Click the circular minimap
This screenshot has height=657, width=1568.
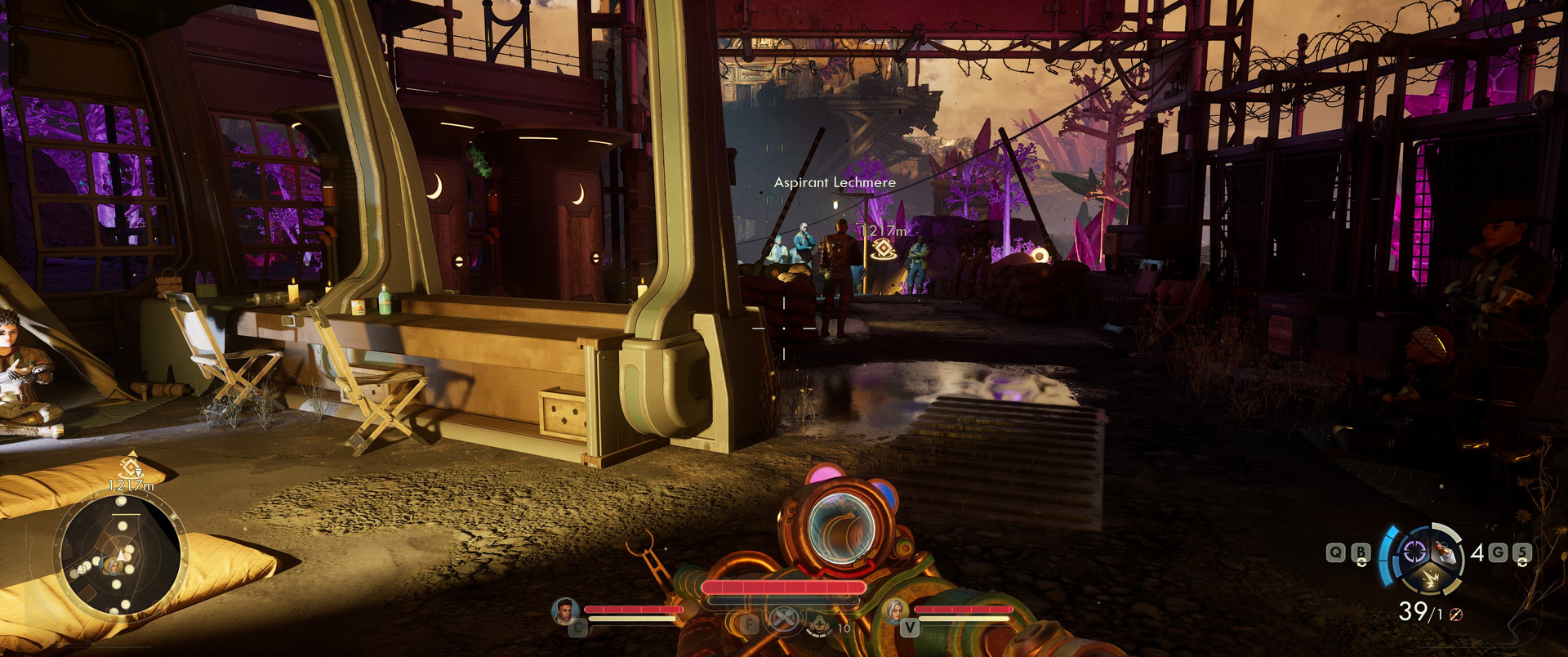coord(120,555)
